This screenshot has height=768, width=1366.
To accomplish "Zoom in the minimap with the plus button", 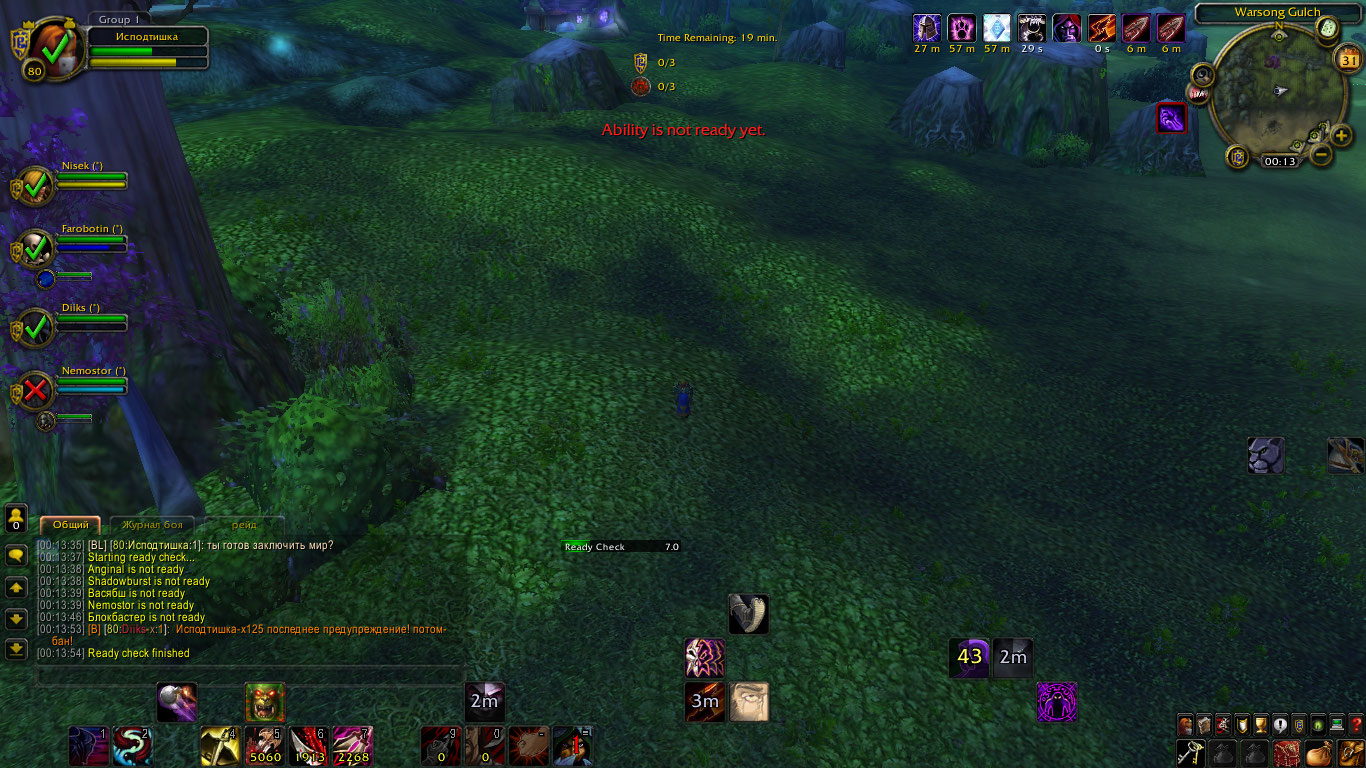I will tap(1342, 136).
